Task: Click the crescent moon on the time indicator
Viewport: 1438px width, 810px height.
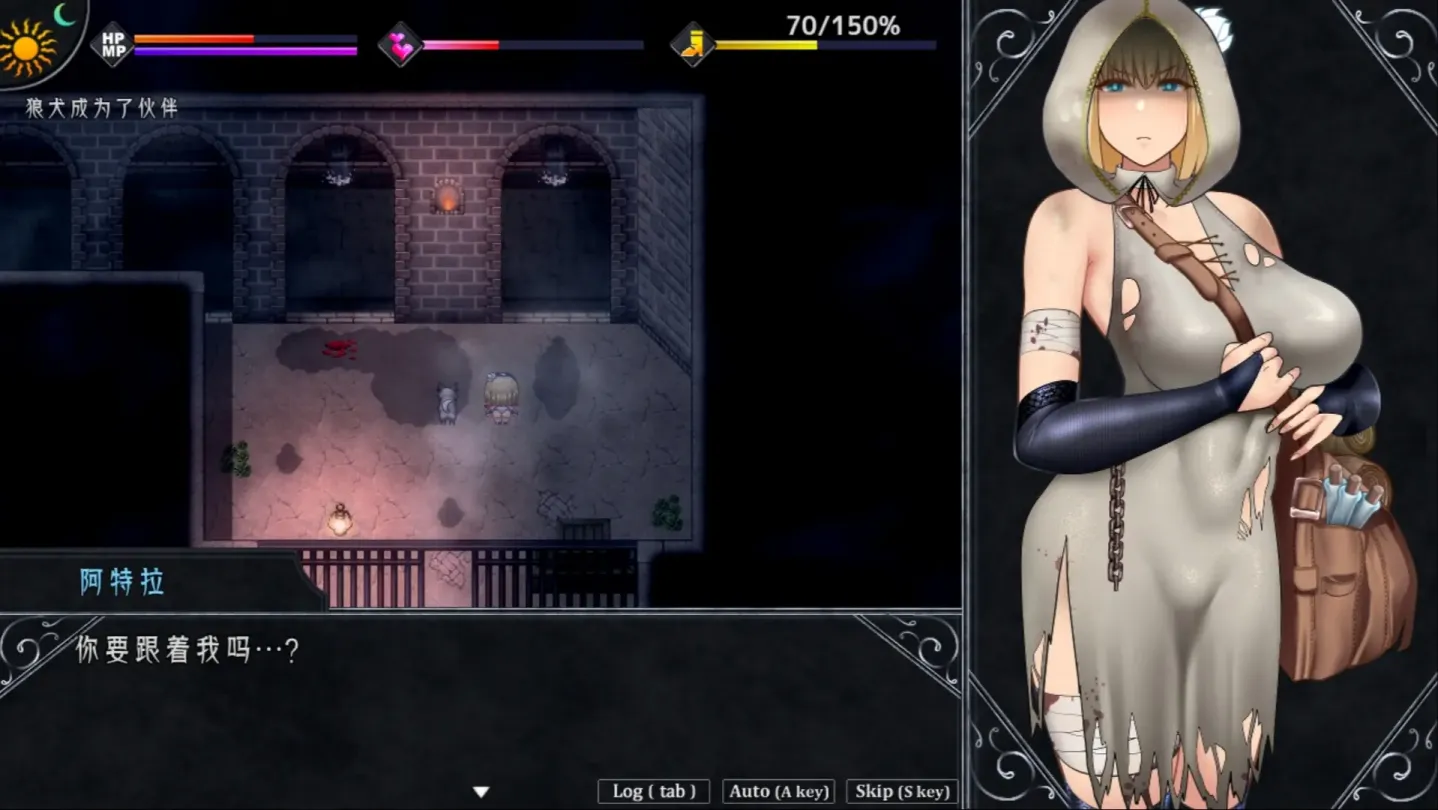Action: [x=62, y=13]
